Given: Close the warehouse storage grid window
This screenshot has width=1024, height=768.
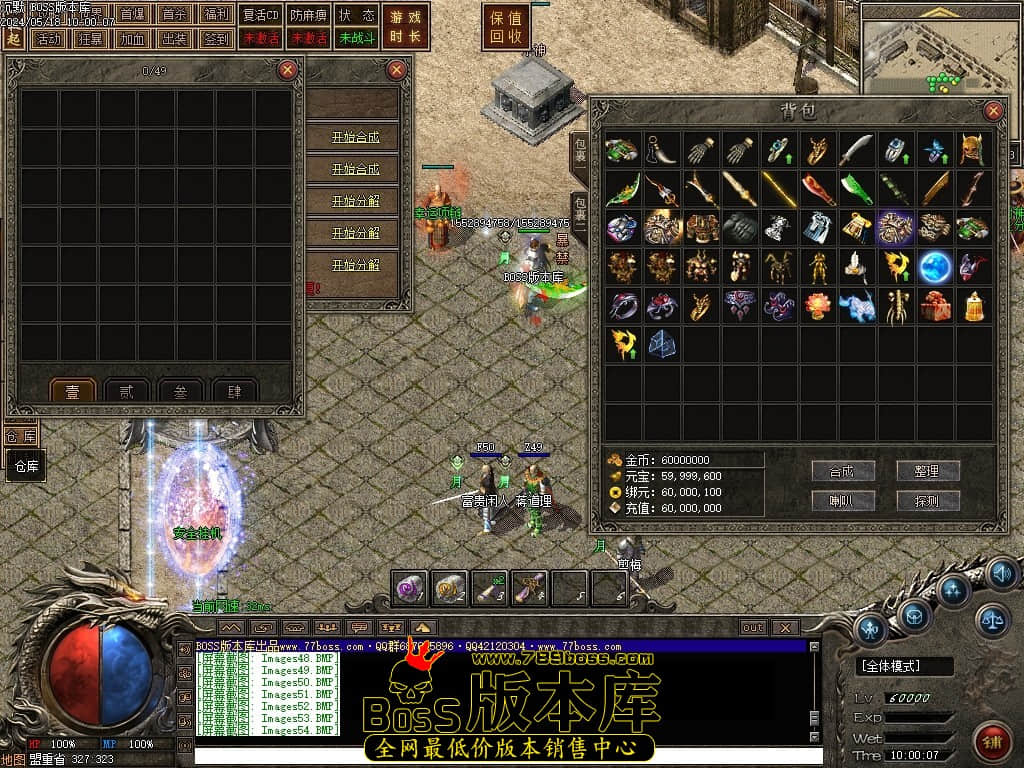Looking at the screenshot, I should [287, 69].
